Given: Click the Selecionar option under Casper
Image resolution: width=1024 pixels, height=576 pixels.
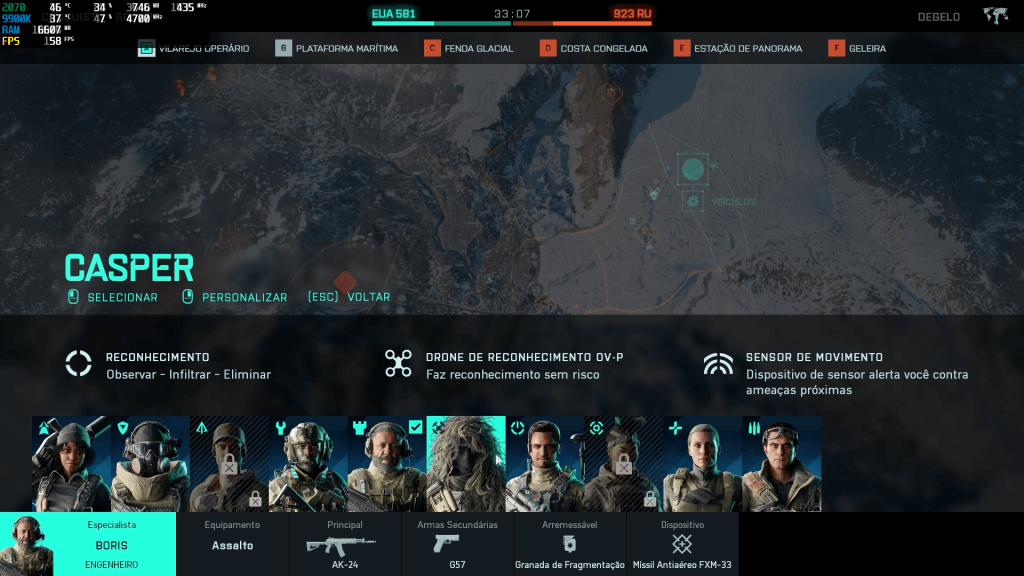Looking at the screenshot, I should [121, 297].
